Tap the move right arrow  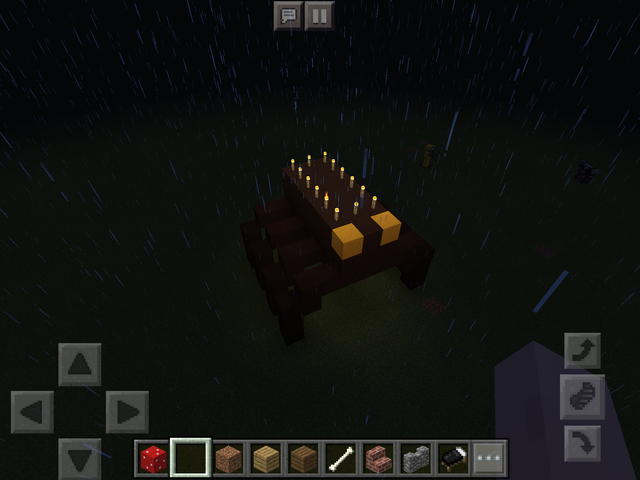coord(127,412)
